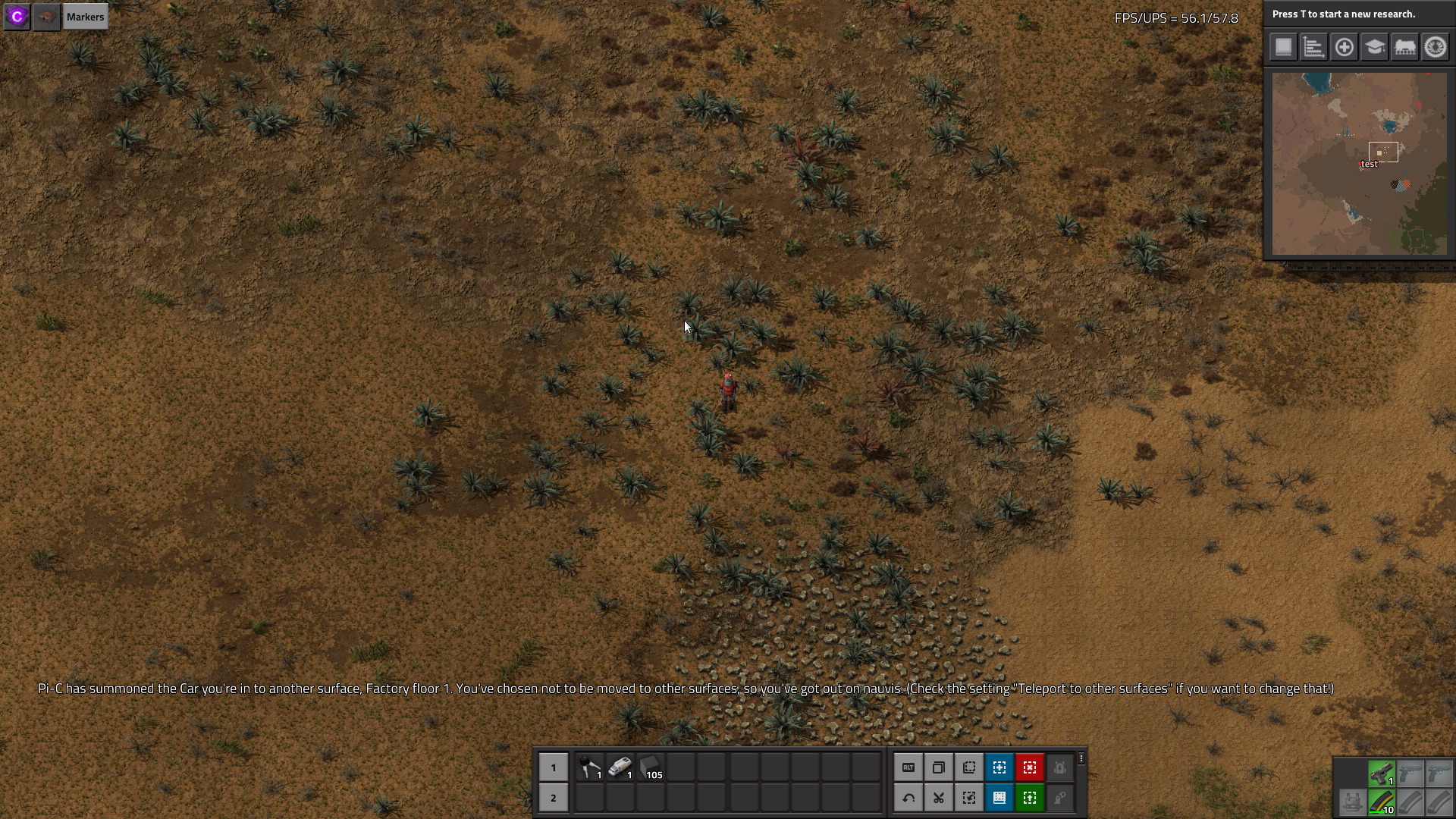Select the green-highlighted submachine gun weapon slot

(1382, 773)
